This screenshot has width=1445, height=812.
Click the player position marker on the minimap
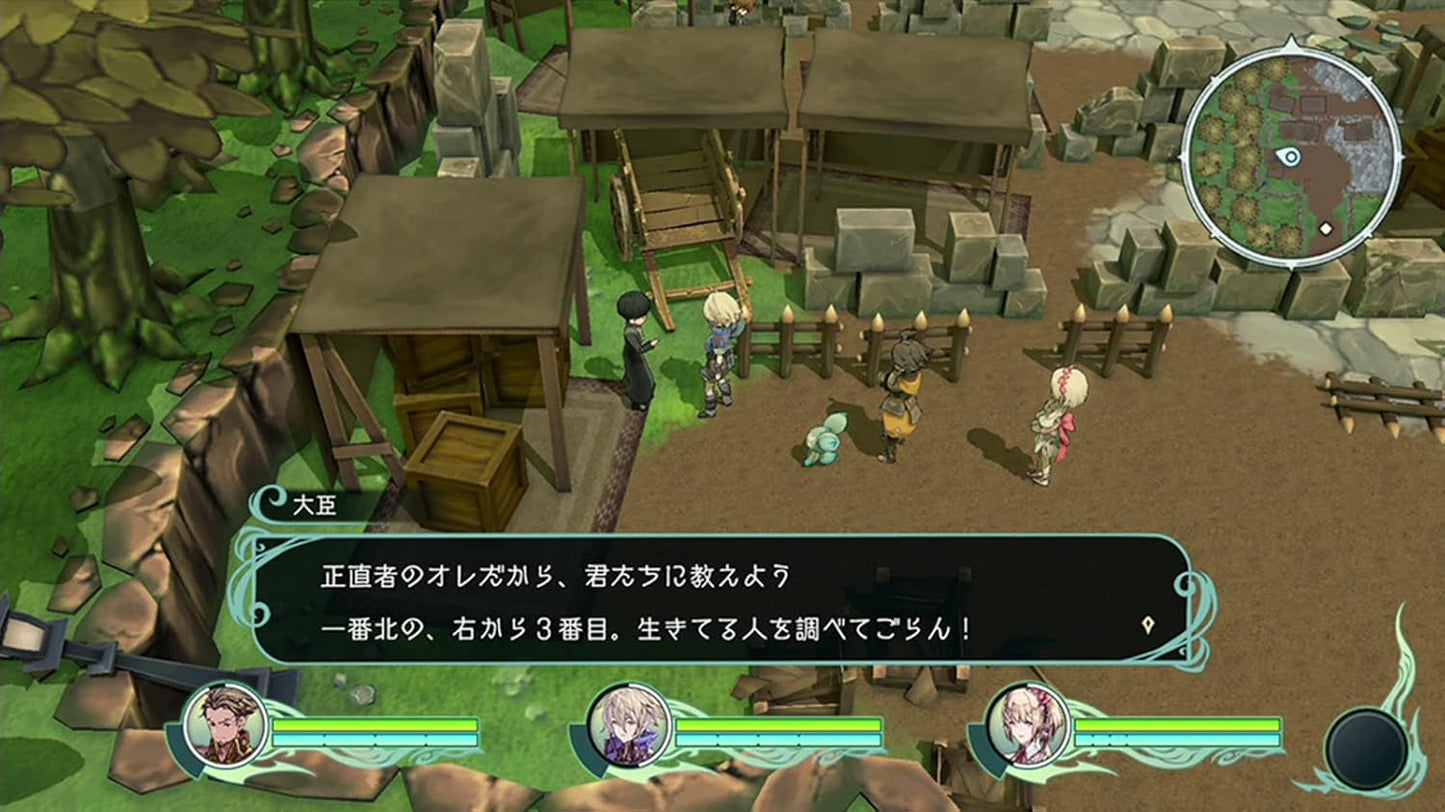pyautogui.click(x=1289, y=157)
